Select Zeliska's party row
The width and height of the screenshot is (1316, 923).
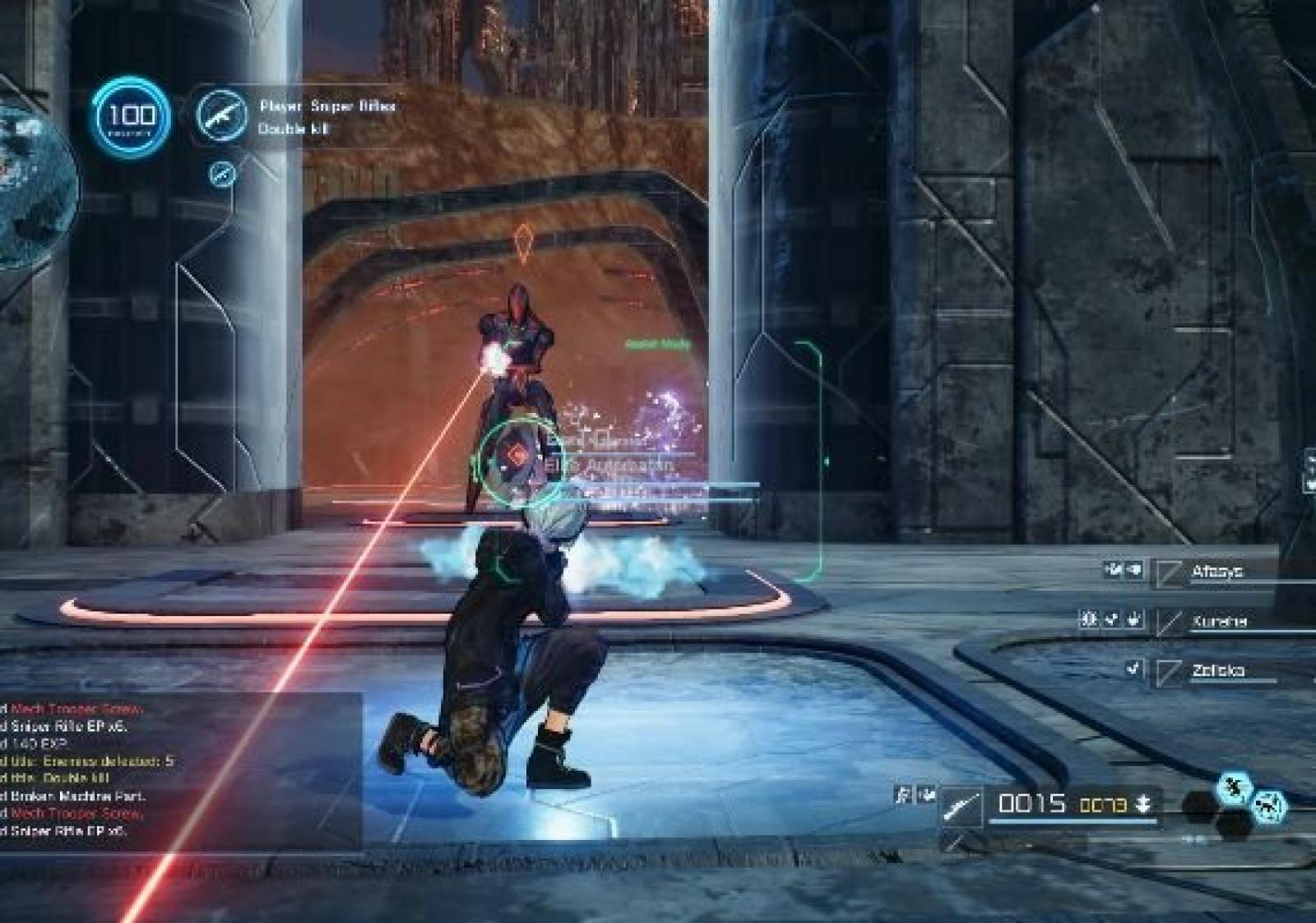coord(1217,671)
